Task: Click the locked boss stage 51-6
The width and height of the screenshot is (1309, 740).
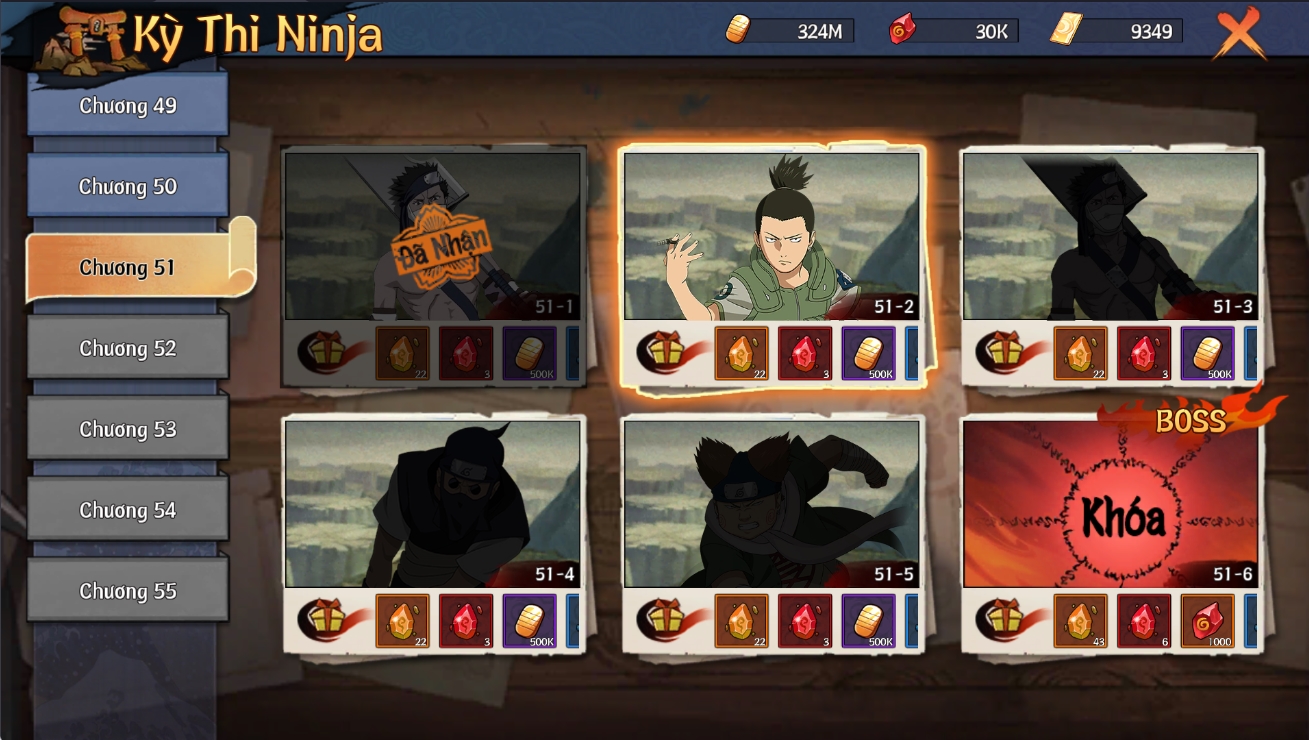Action: click(1110, 503)
